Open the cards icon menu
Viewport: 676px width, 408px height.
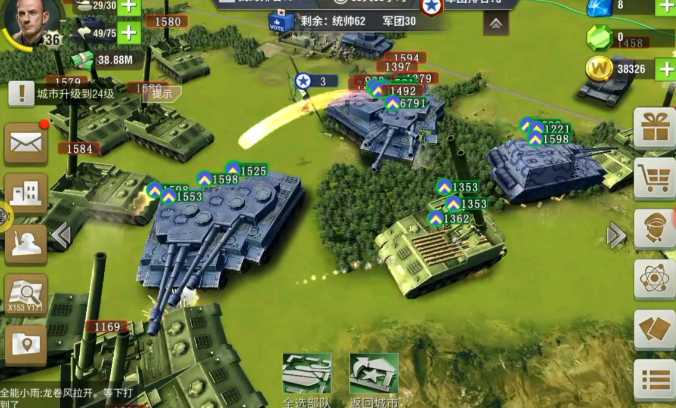tap(655, 329)
